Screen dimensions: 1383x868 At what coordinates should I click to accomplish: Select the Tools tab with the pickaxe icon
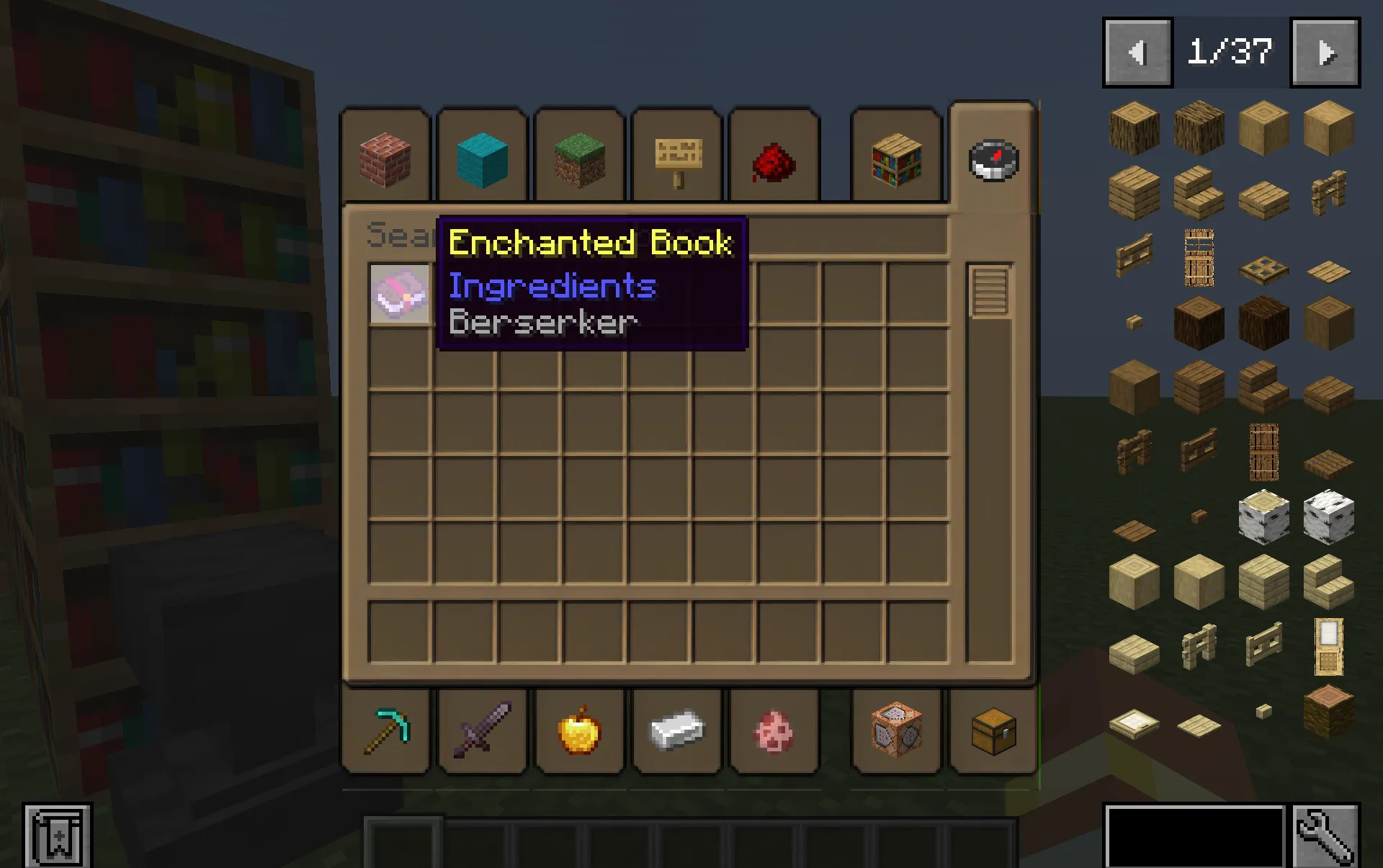point(386,732)
